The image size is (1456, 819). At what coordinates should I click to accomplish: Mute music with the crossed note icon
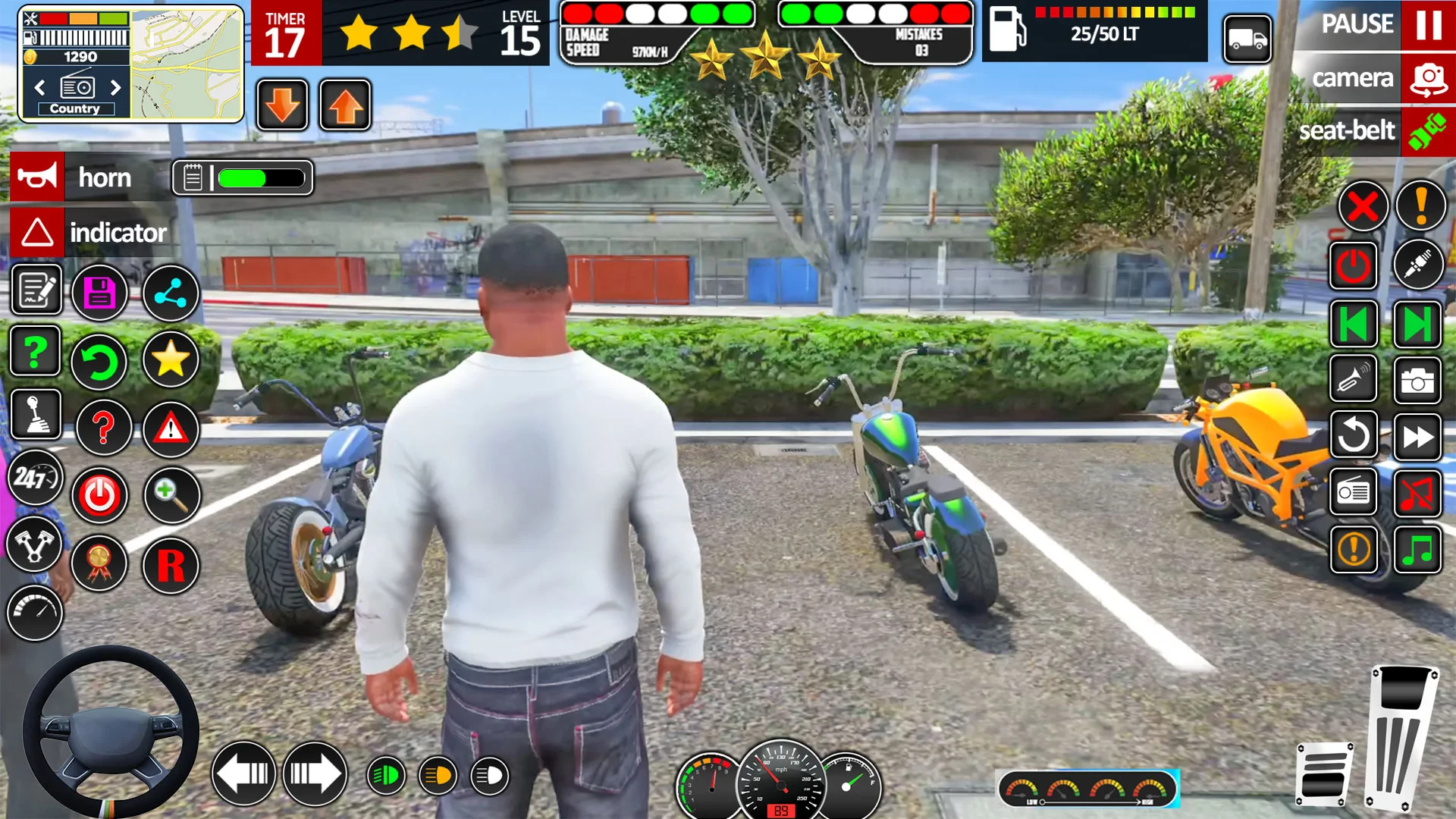tap(1417, 494)
